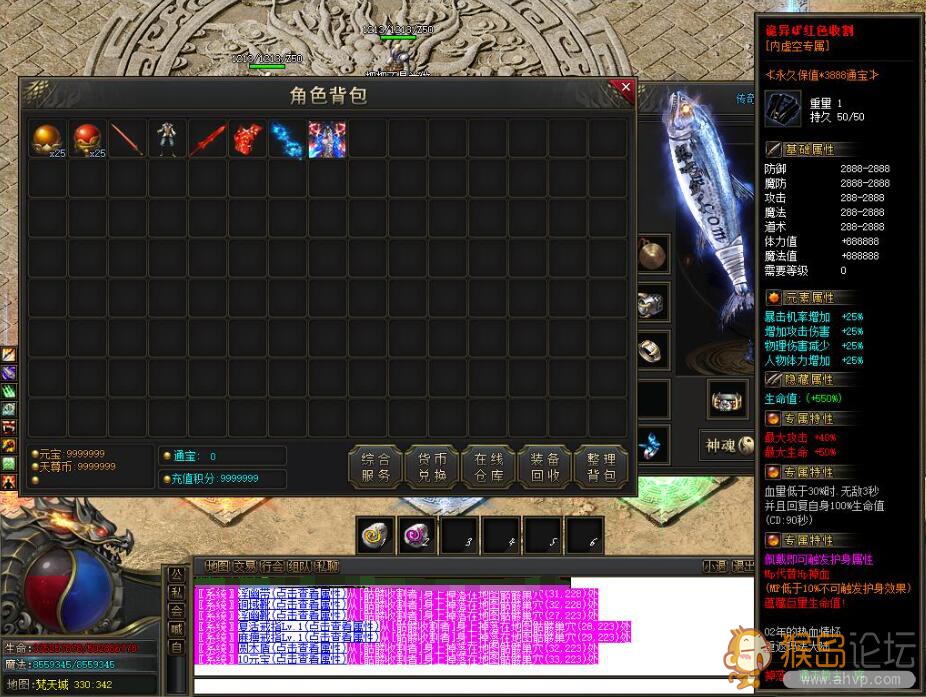926x697 pixels.
Task: Pick the thin red sword item
Action: point(127,138)
